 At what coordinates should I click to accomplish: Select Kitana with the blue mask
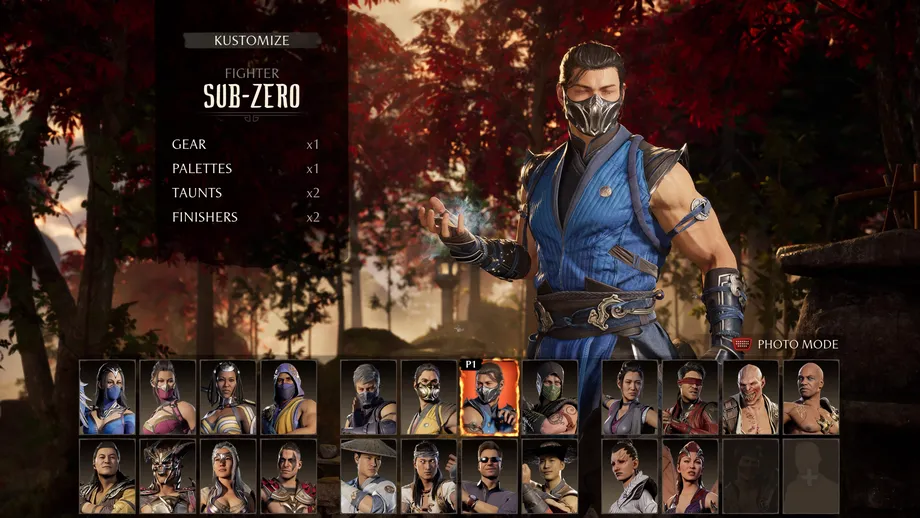pyautogui.click(x=108, y=397)
